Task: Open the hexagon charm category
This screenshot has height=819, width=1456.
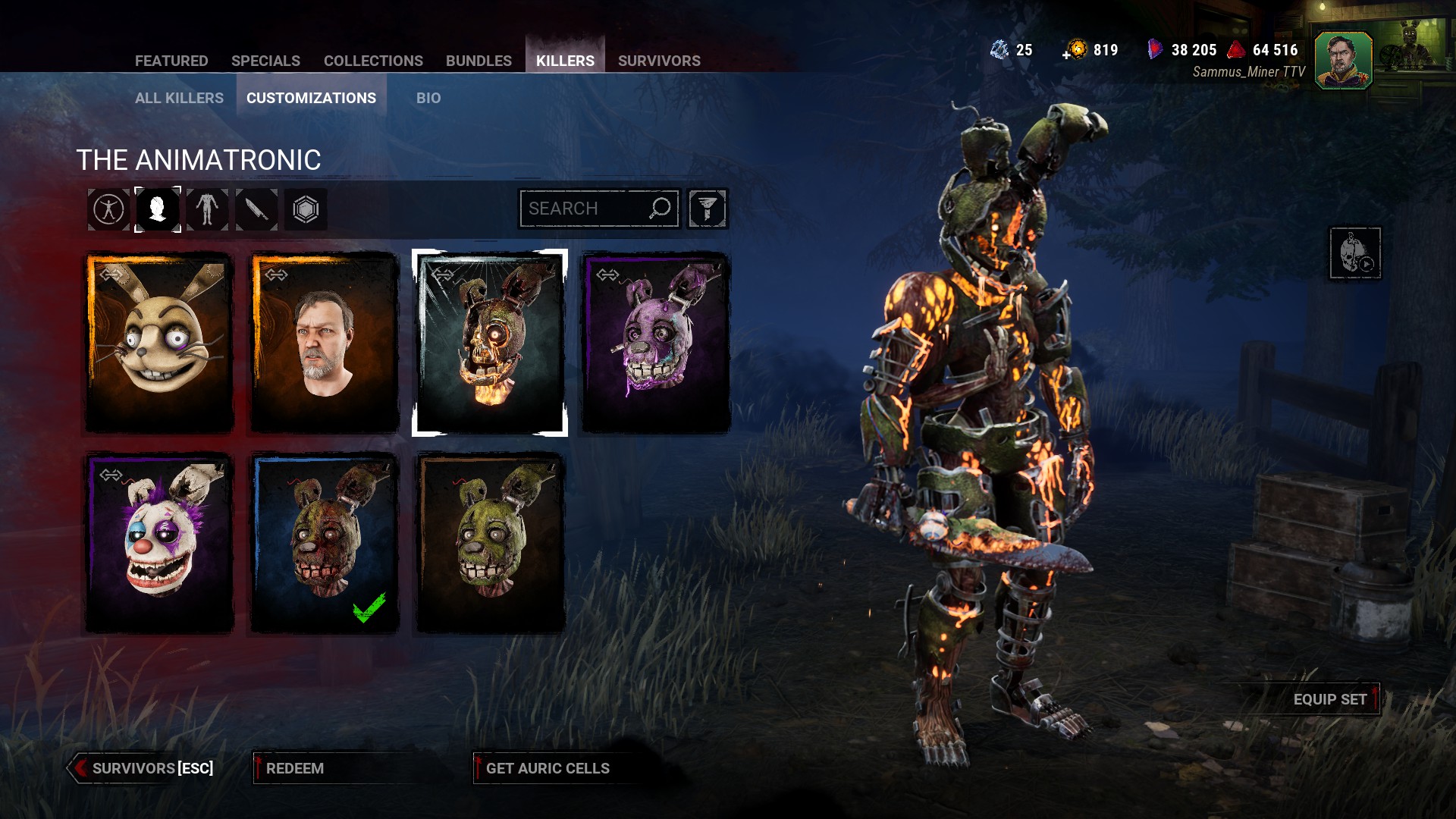Action: click(x=306, y=209)
